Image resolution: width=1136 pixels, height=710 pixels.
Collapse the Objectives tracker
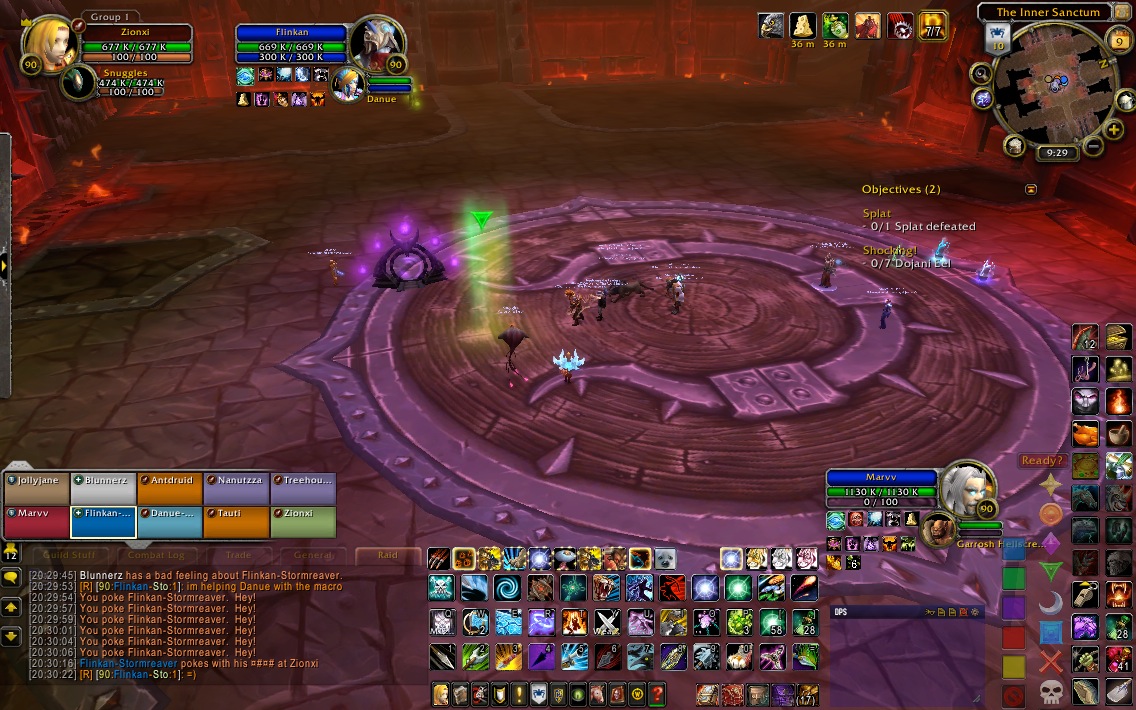tap(1031, 189)
